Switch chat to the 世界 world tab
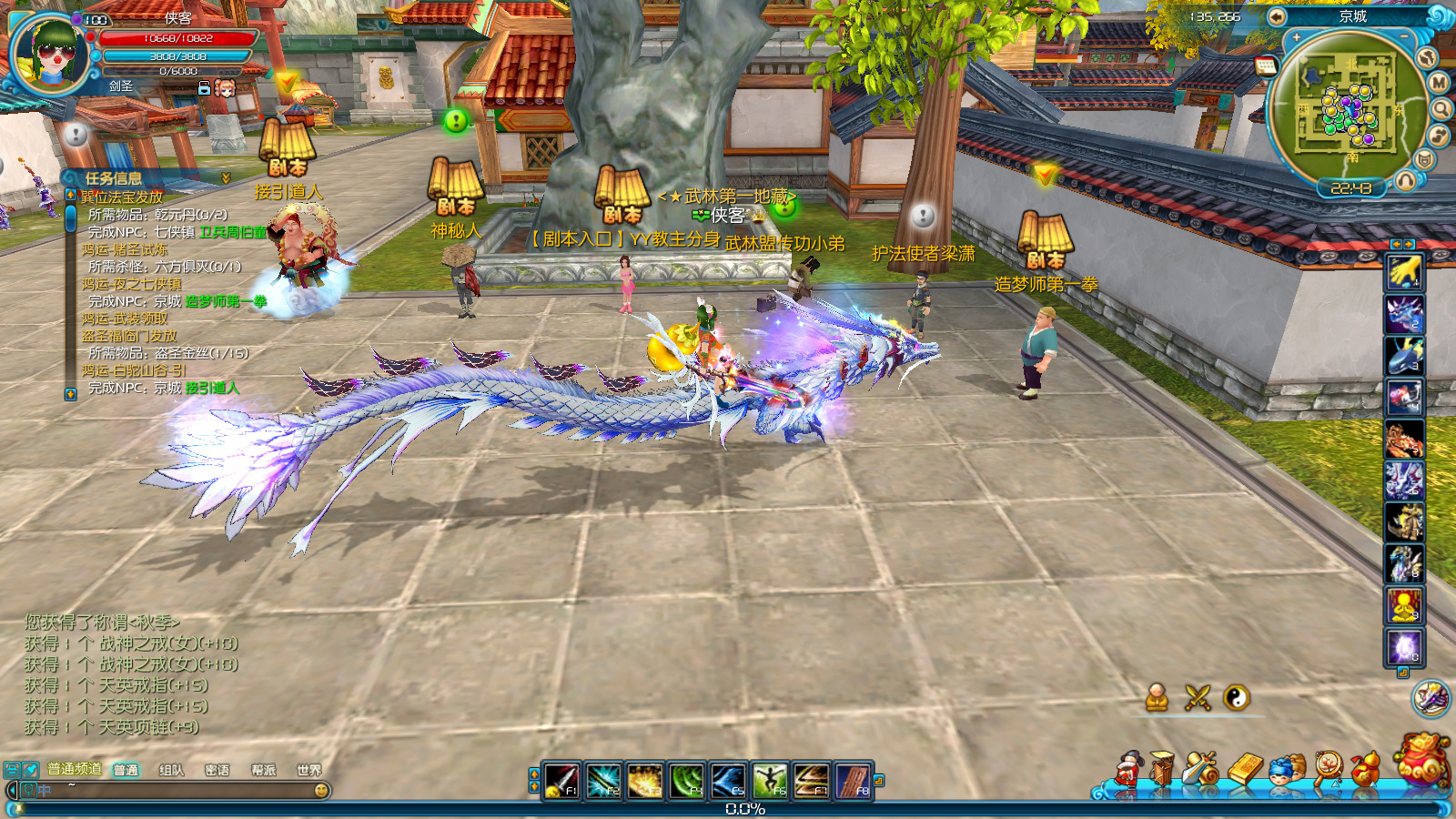 [x=308, y=770]
